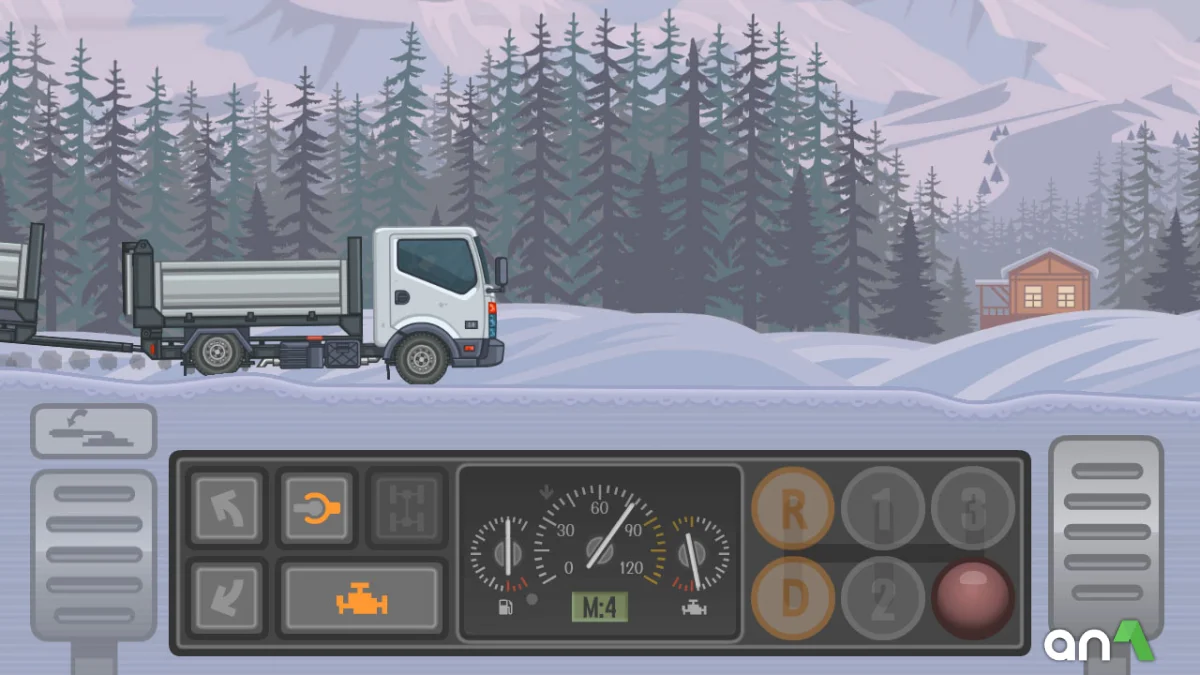Screen dimensions: 1200x675
Task: Tap the trailer coupling button
Action: click(93, 431)
